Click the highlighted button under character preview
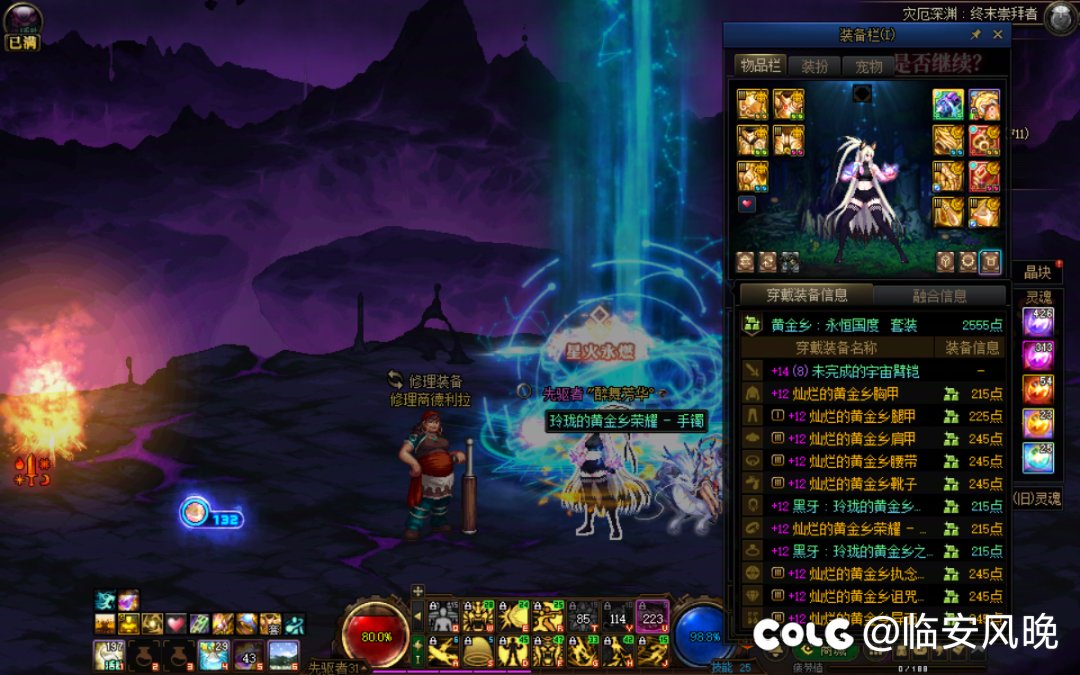The width and height of the screenshot is (1080, 675). pos(990,262)
